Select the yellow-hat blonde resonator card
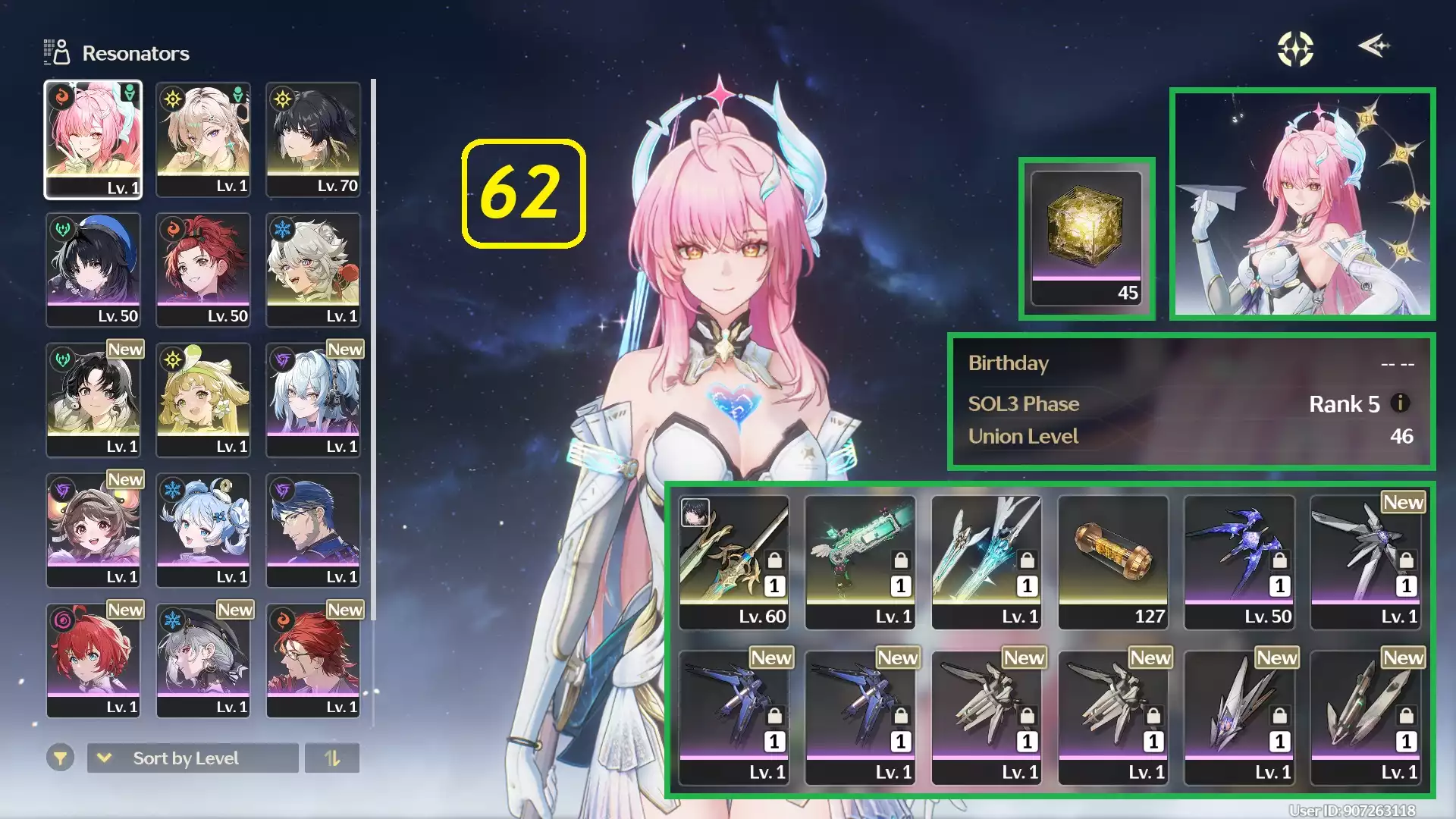This screenshot has height=819, width=1456. click(x=203, y=400)
